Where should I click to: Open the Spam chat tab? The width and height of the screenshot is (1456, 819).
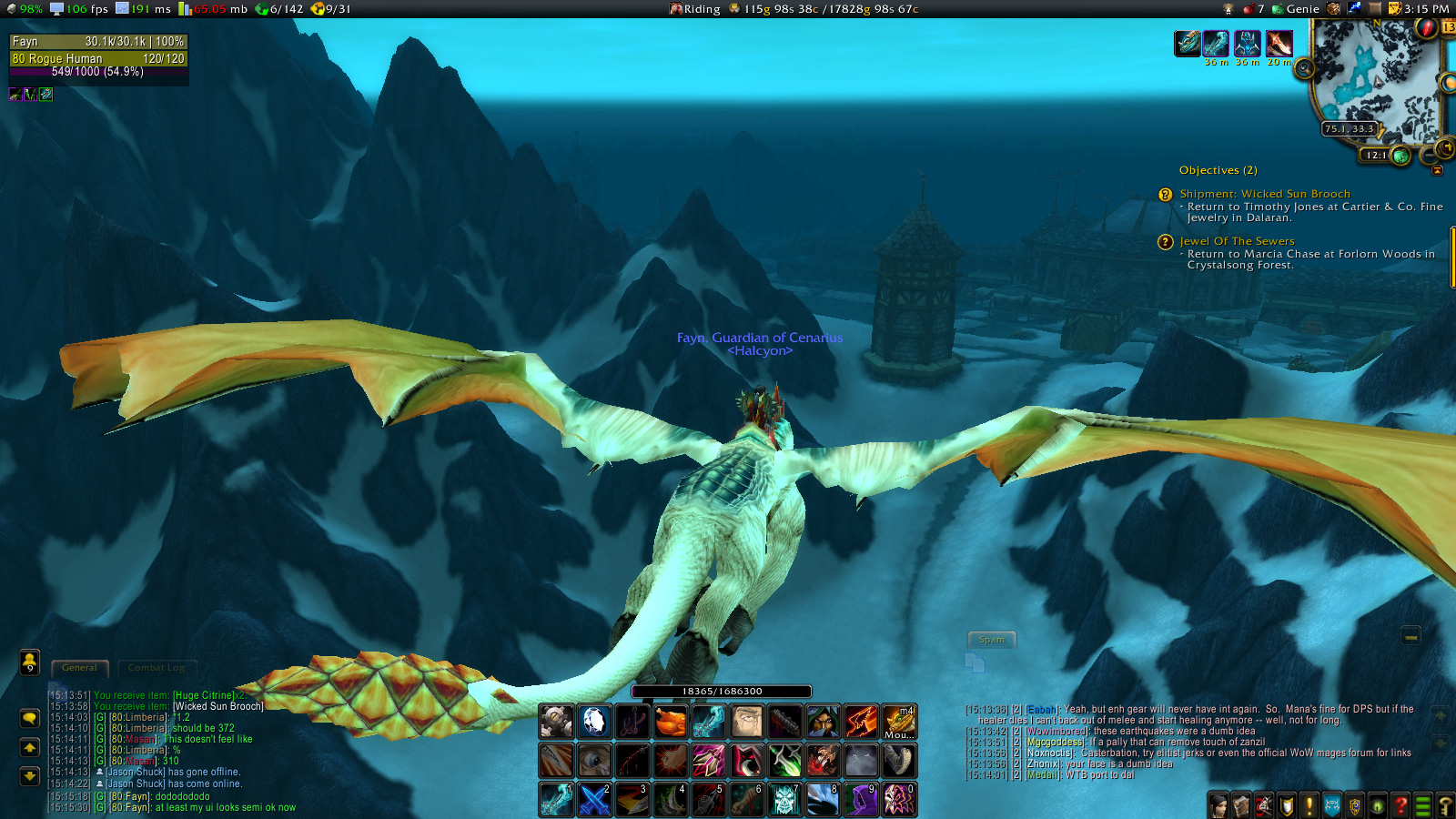coord(991,640)
